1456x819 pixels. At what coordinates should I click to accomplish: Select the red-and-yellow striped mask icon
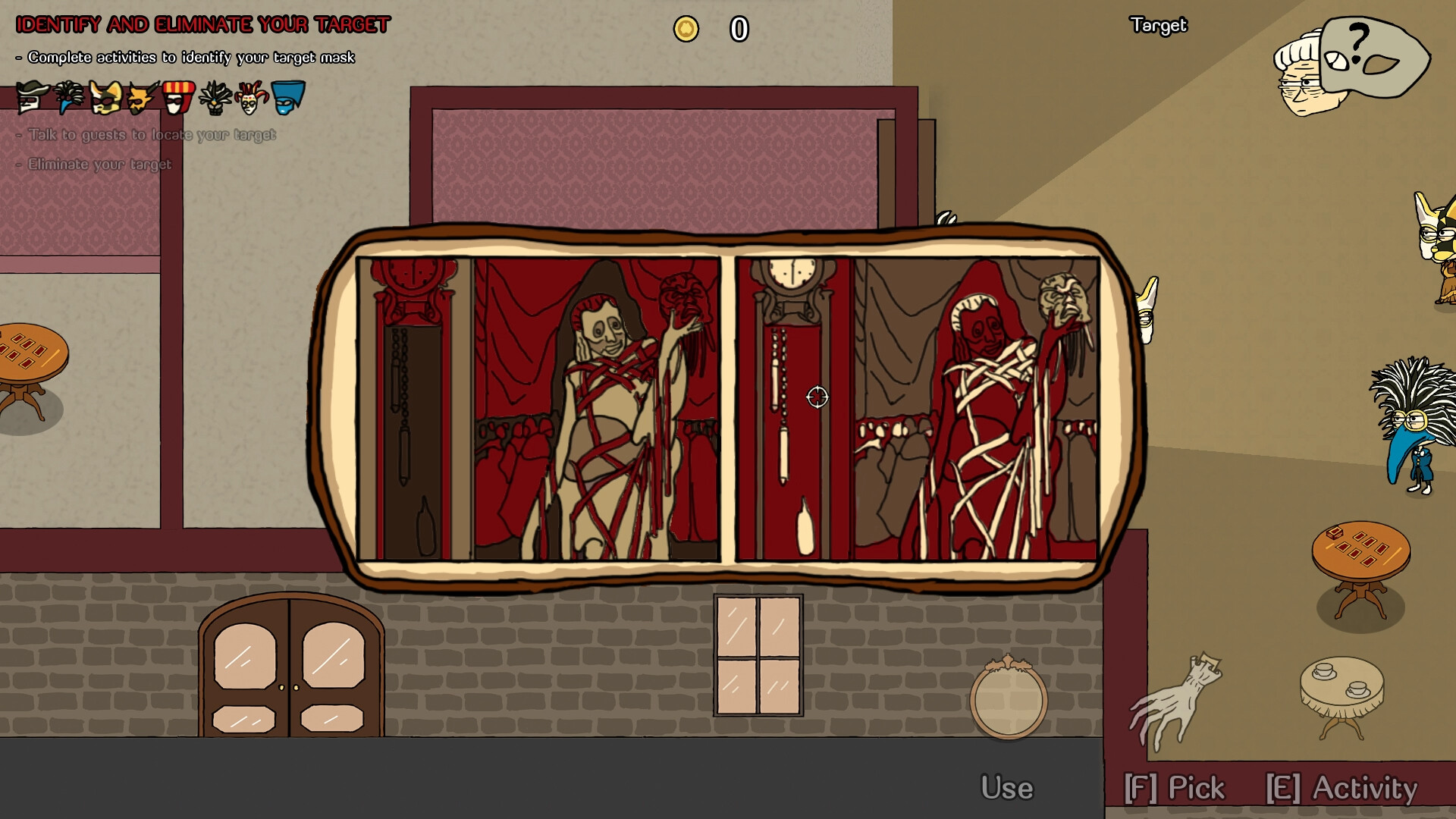[x=178, y=96]
